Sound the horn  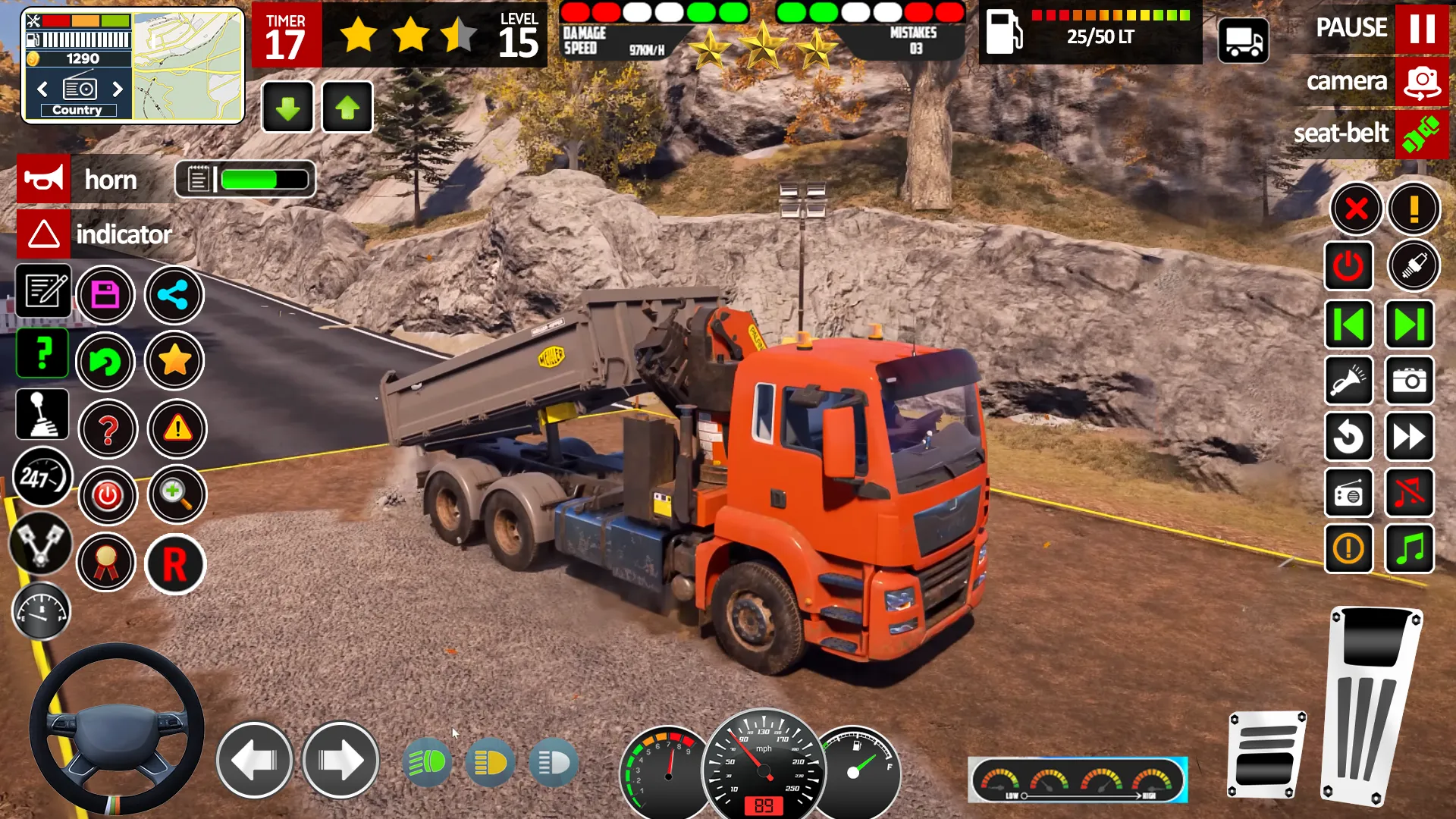tap(43, 179)
